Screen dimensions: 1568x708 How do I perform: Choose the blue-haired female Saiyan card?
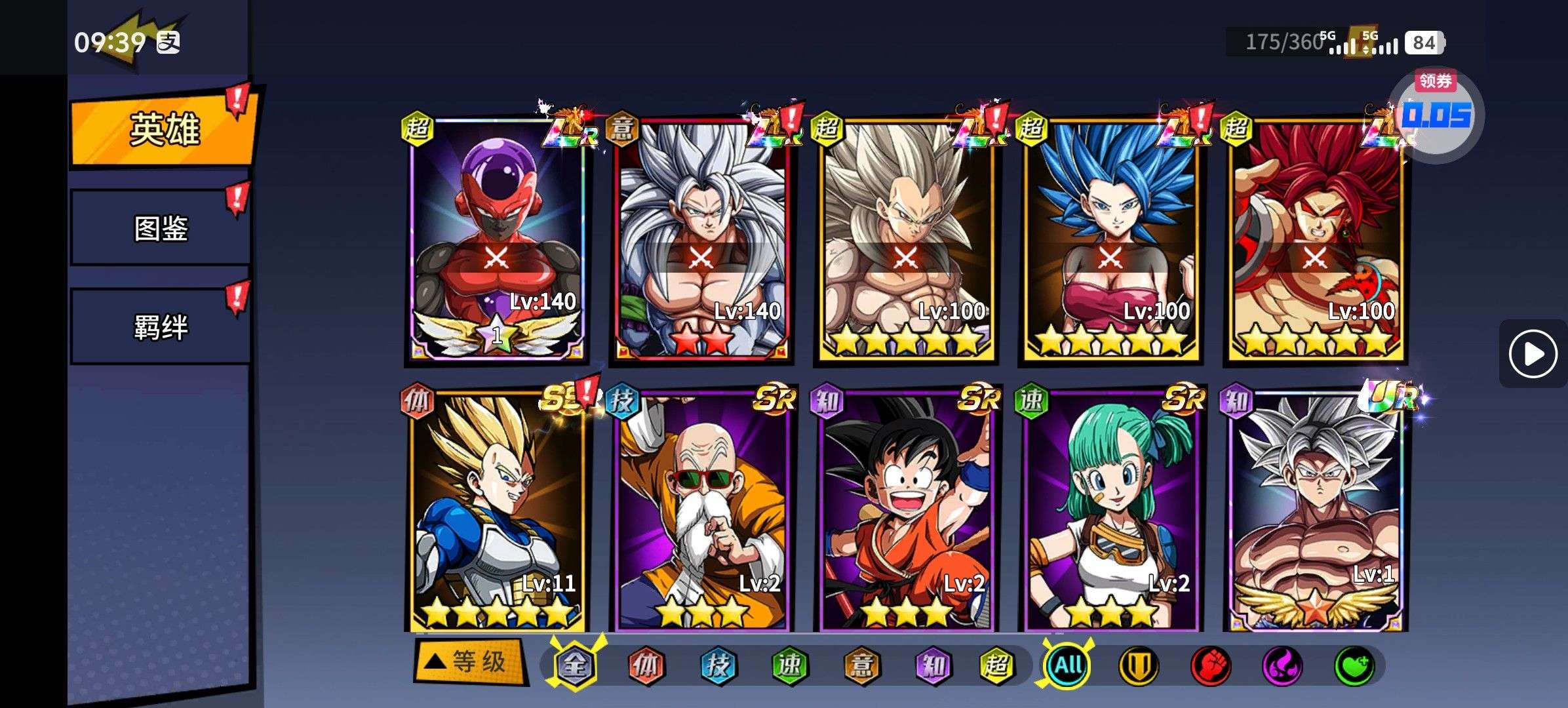(x=1110, y=240)
